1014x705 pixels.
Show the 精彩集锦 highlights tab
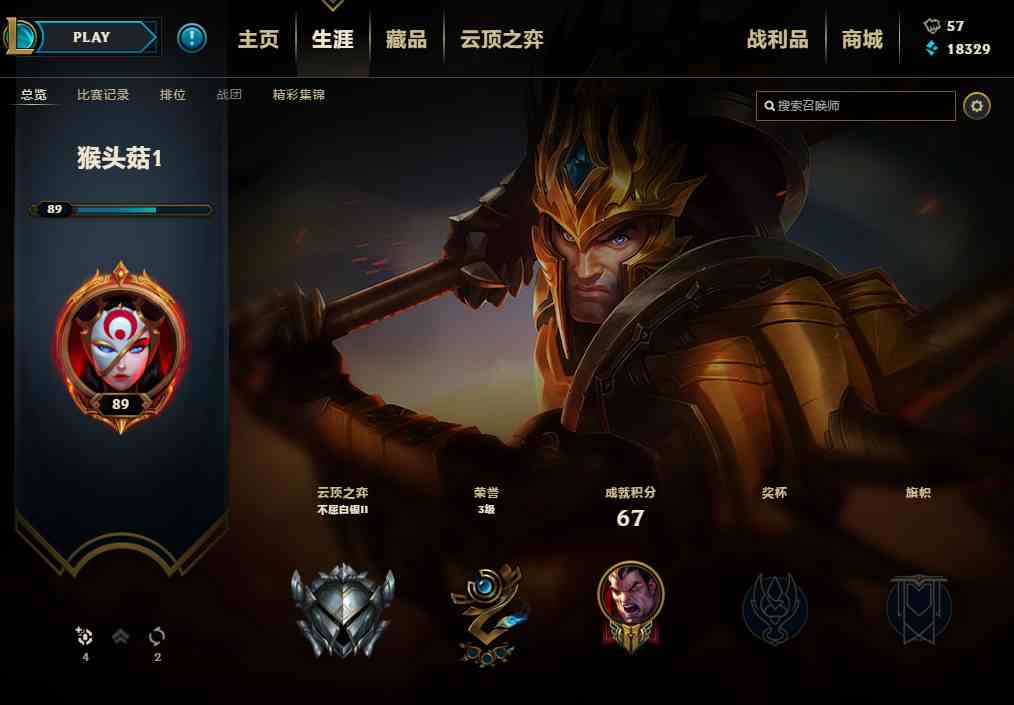tap(298, 95)
